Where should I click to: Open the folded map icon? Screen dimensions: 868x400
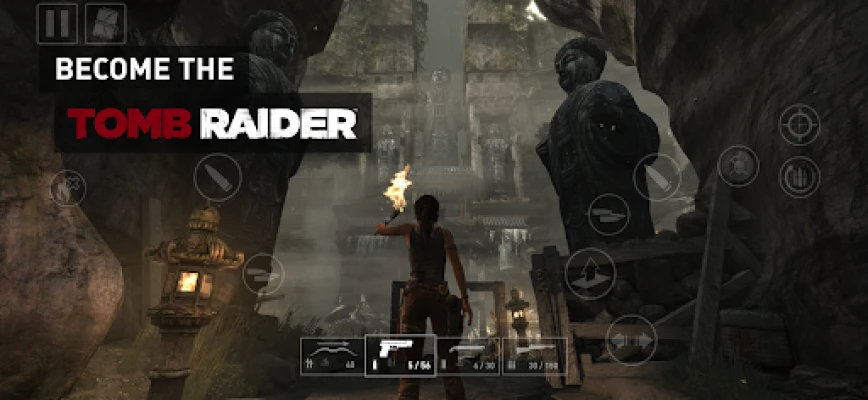pos(105,23)
